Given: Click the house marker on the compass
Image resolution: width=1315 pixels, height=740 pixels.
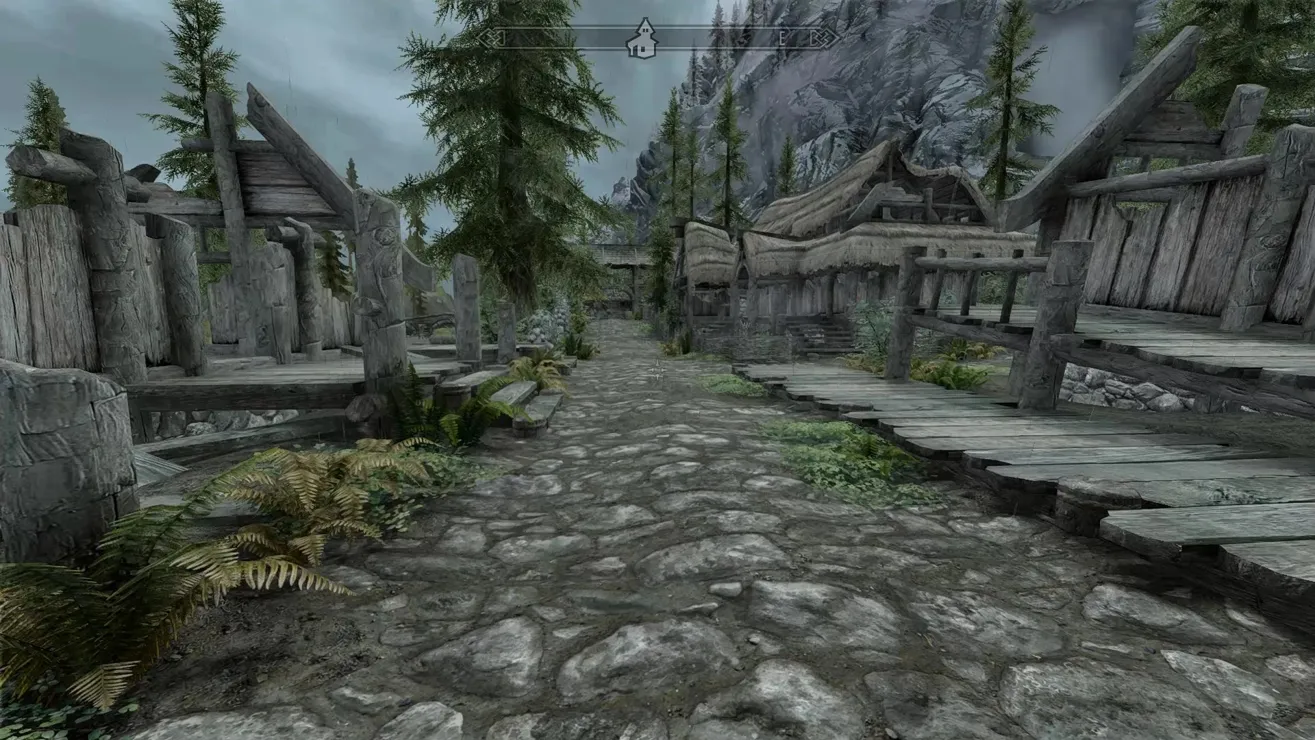Looking at the screenshot, I should (641, 39).
